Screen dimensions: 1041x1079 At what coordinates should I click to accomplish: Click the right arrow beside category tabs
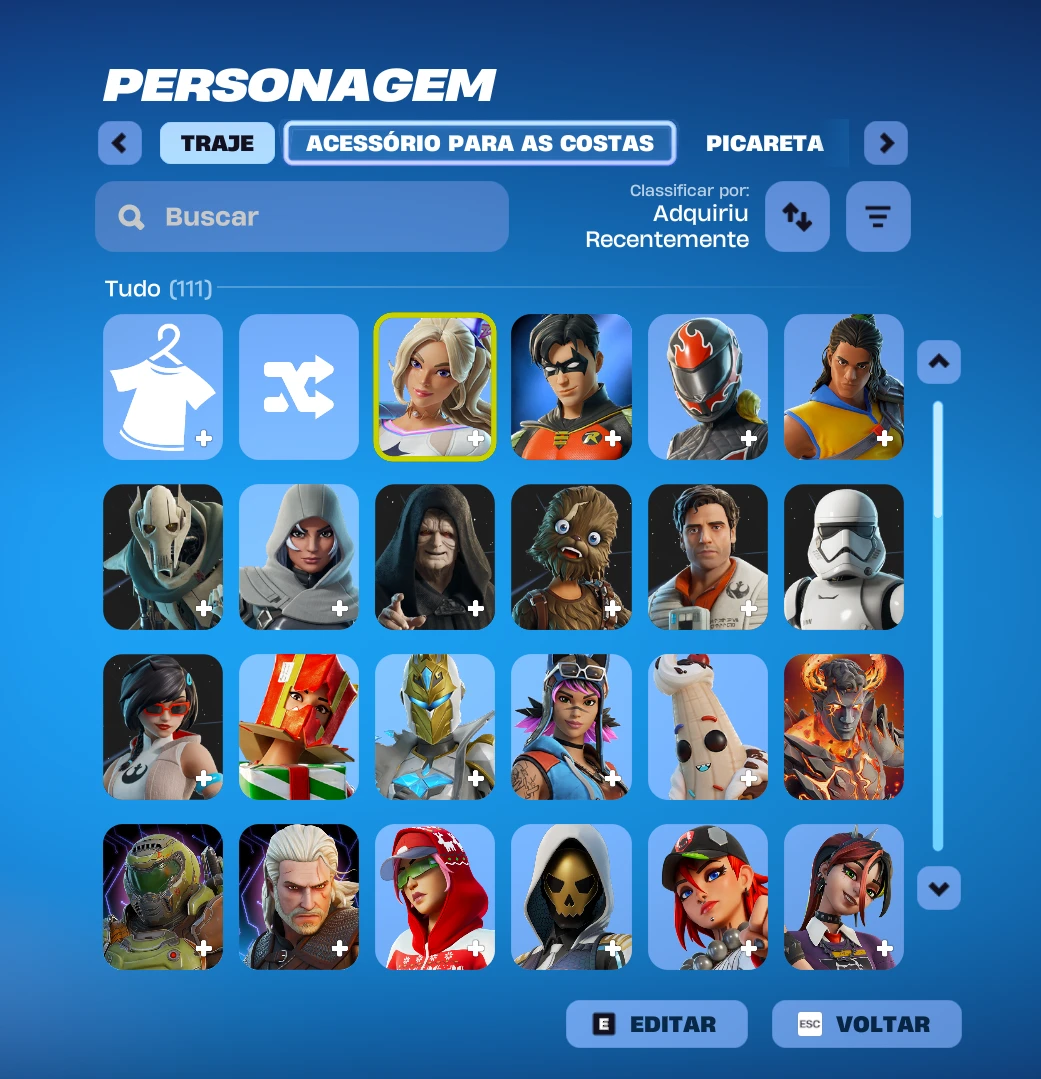[886, 143]
